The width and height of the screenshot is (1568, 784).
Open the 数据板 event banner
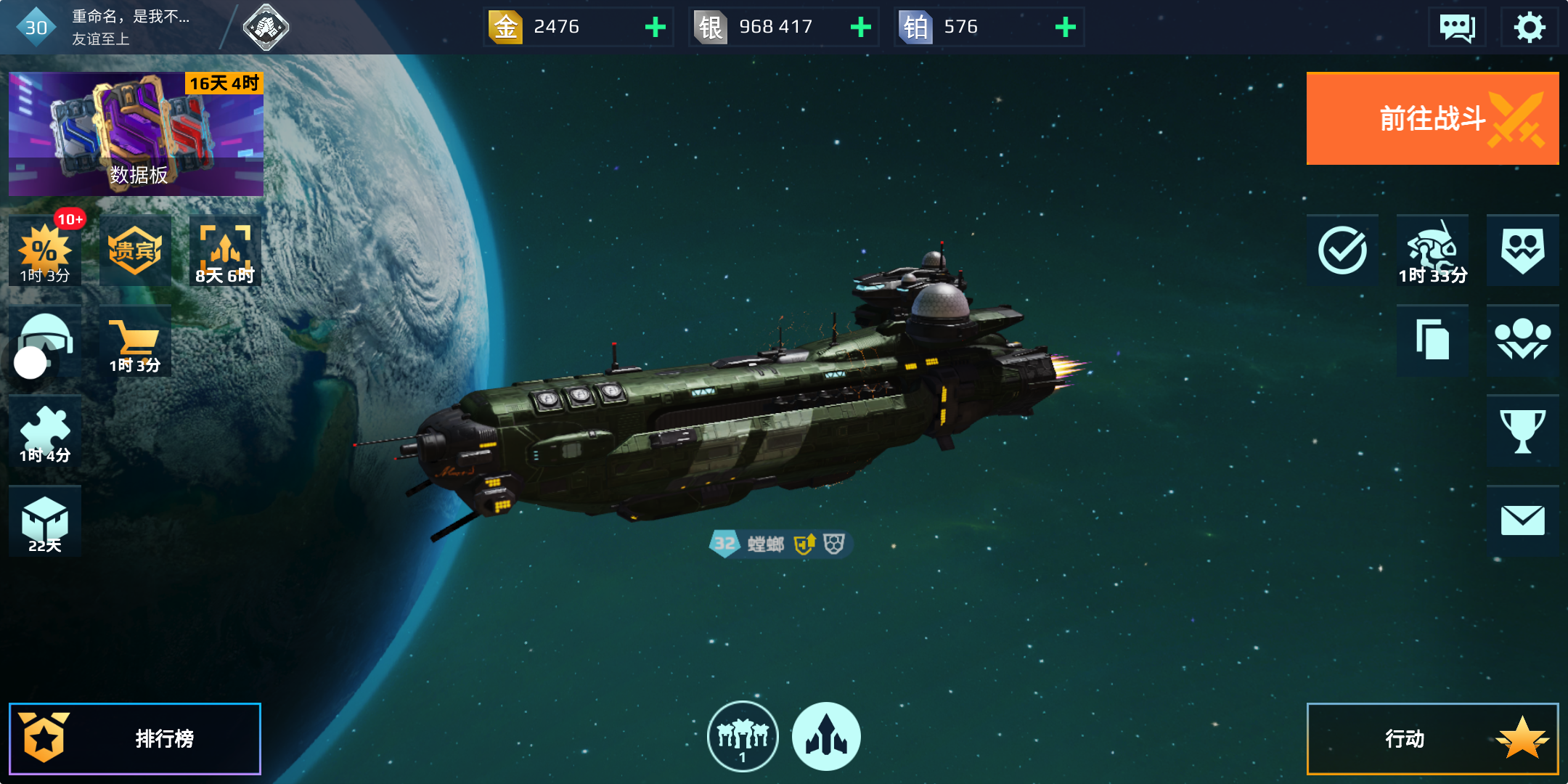pyautogui.click(x=136, y=134)
